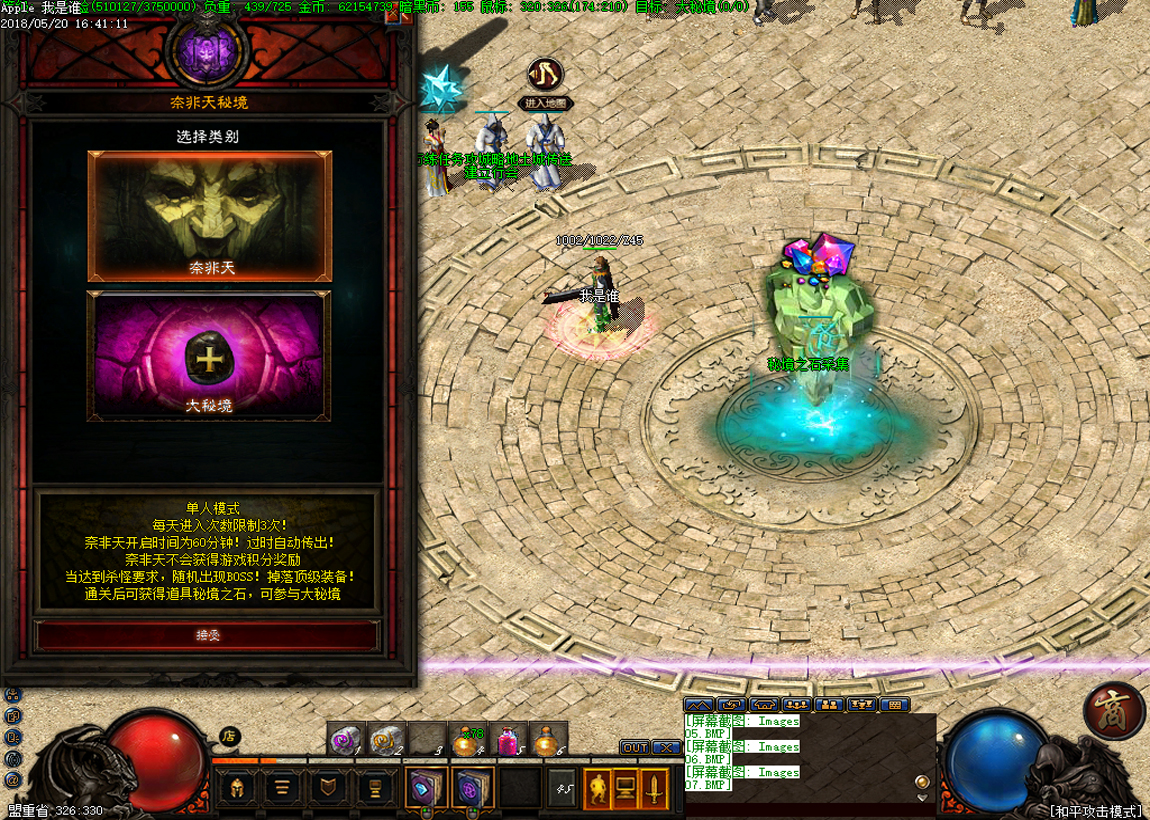The image size is (1150, 820).
Task: Open the 店 shop button
Action: tap(230, 738)
